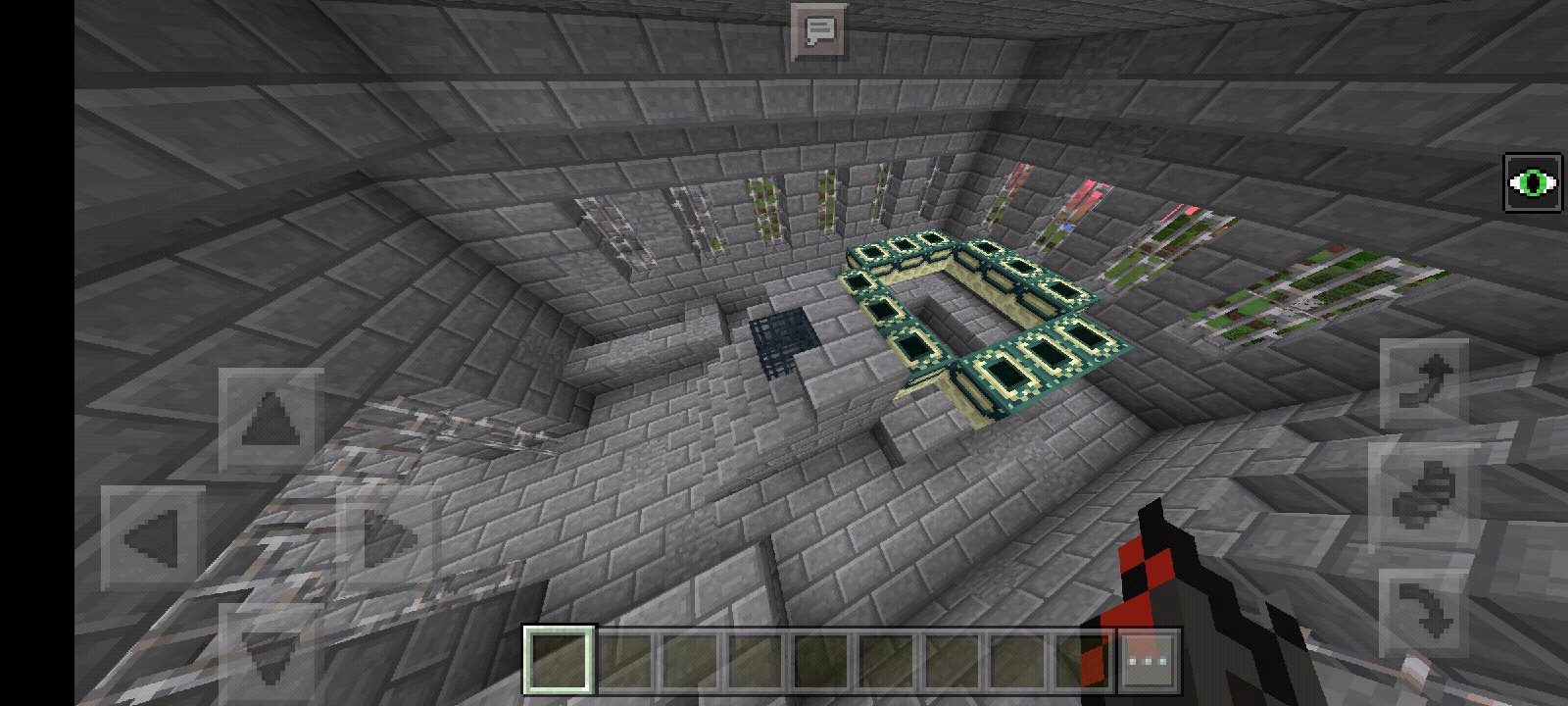Move backward with the down arrow button

pos(269,652)
